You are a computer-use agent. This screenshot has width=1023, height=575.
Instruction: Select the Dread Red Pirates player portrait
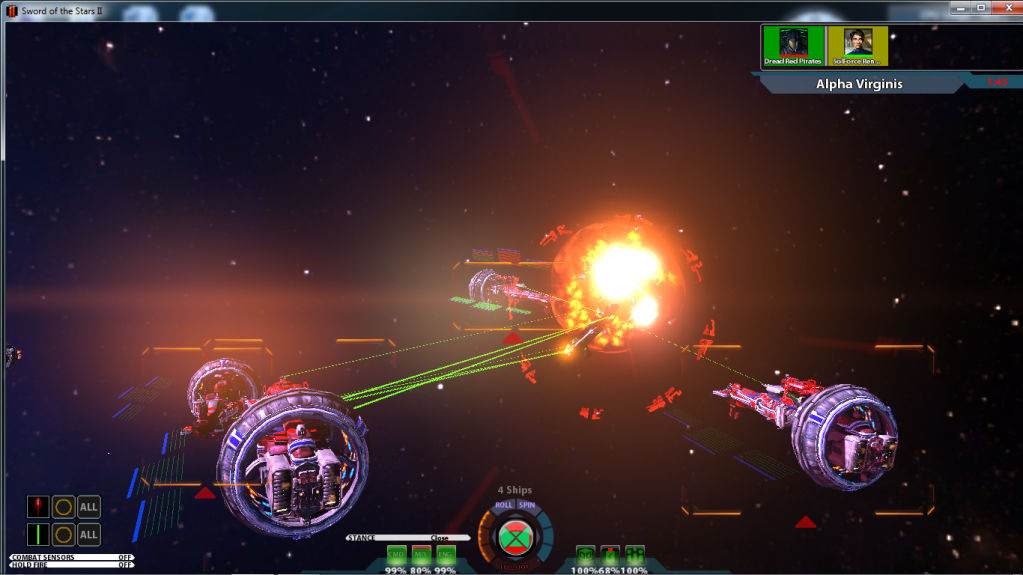(792, 45)
